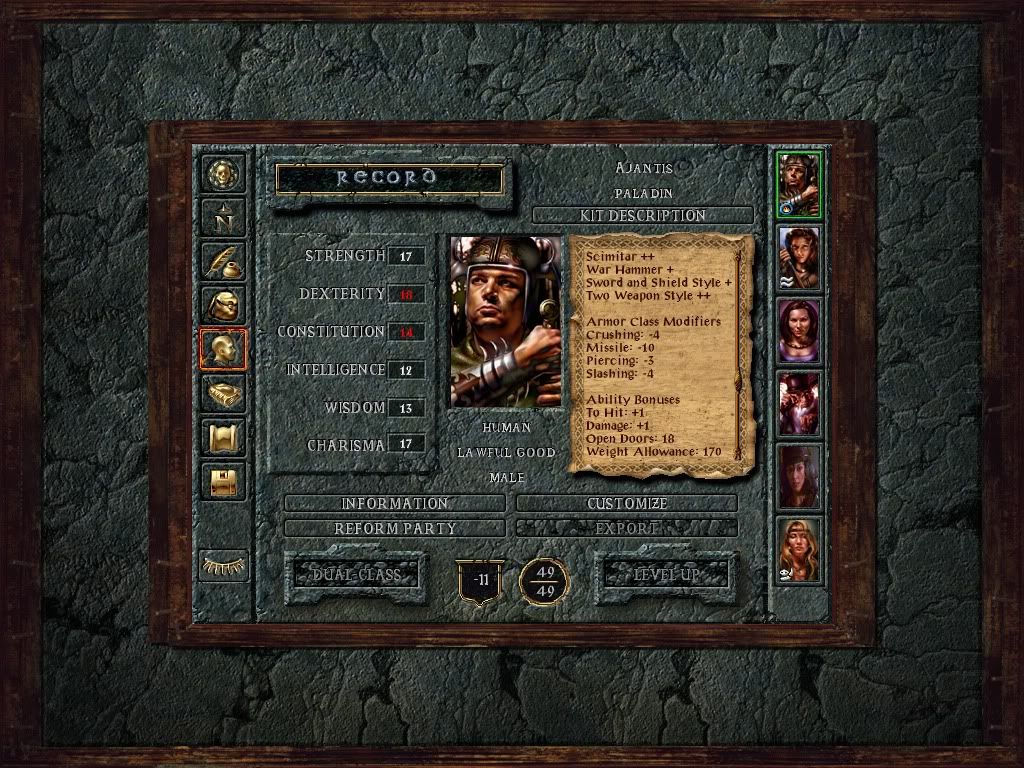Activate the Dual-Class button

355,575
